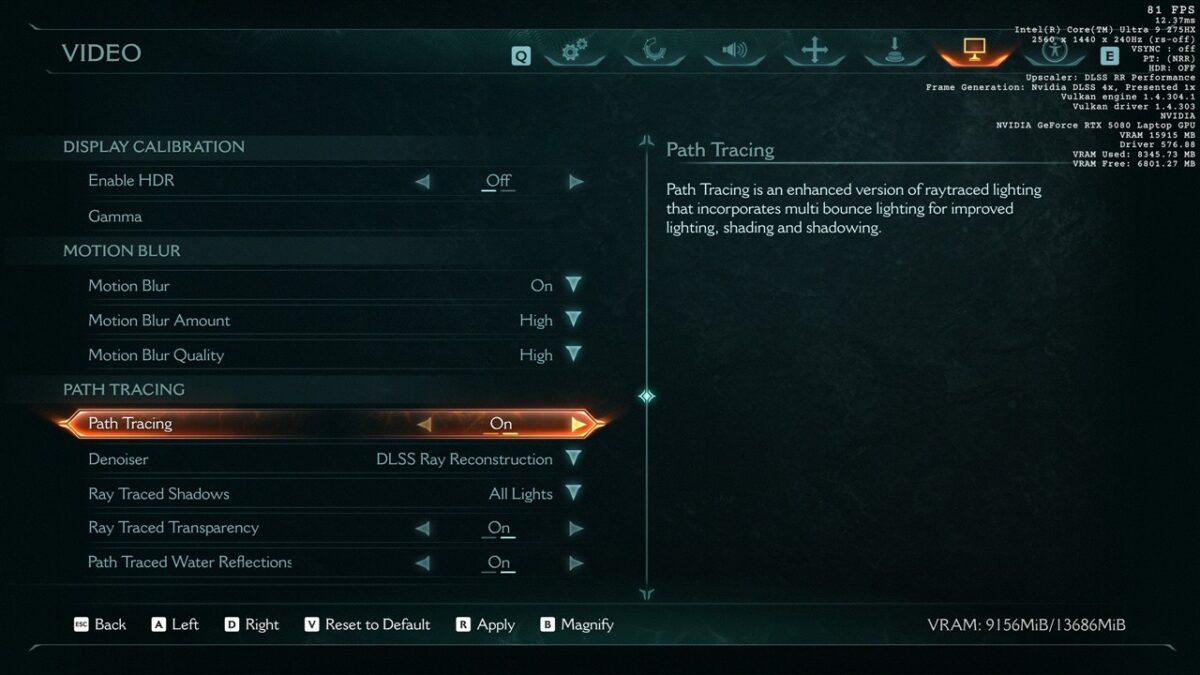Screen dimensions: 1200x675
Task: Open the Denoiser dropdown
Action: (x=573, y=459)
